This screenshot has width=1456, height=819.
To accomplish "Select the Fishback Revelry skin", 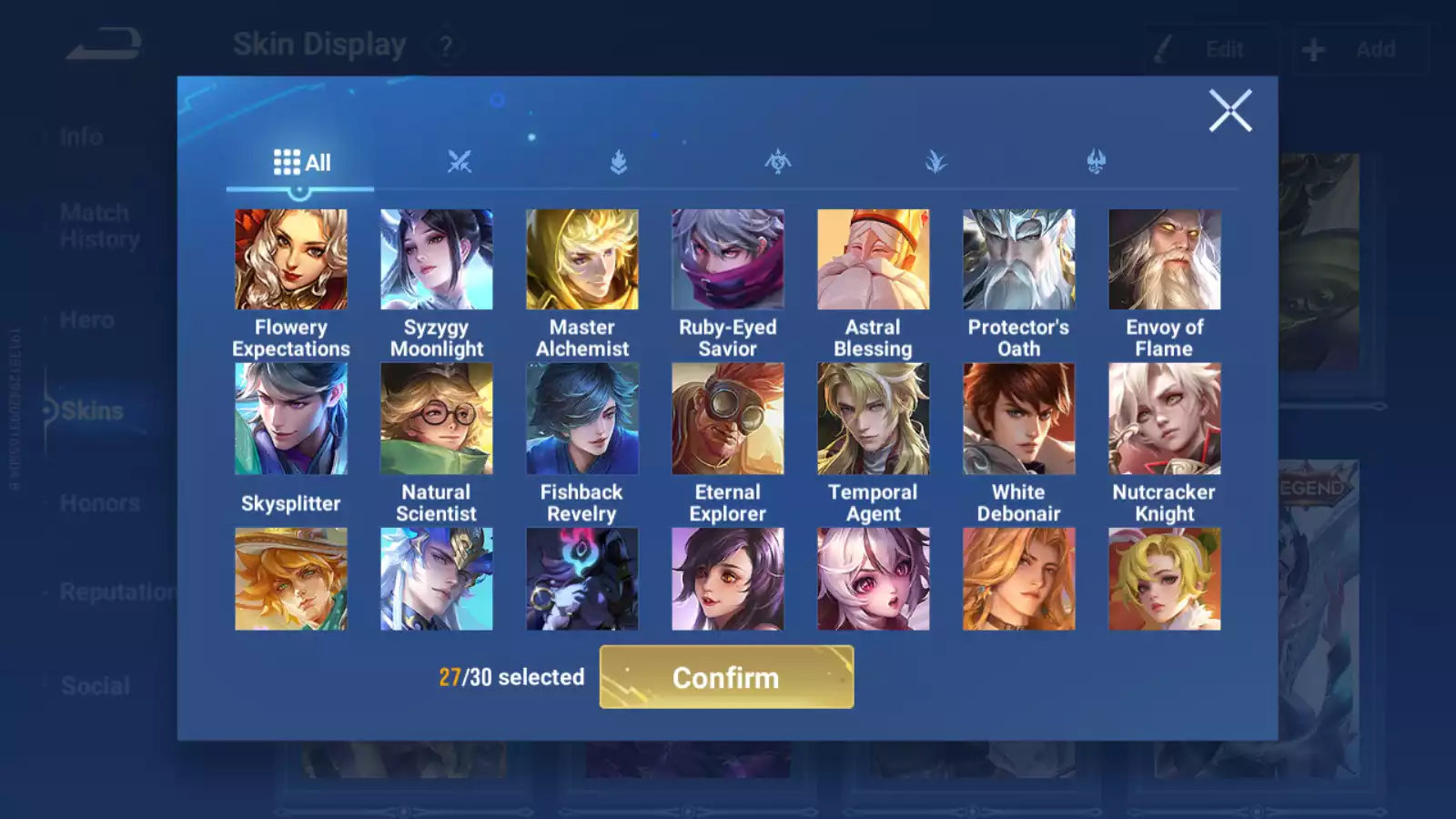I will point(582,420).
